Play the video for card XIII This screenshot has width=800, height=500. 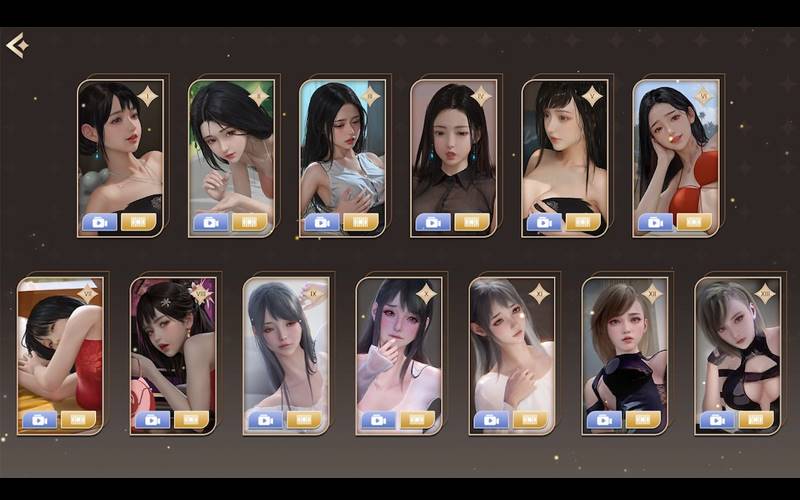click(x=717, y=420)
